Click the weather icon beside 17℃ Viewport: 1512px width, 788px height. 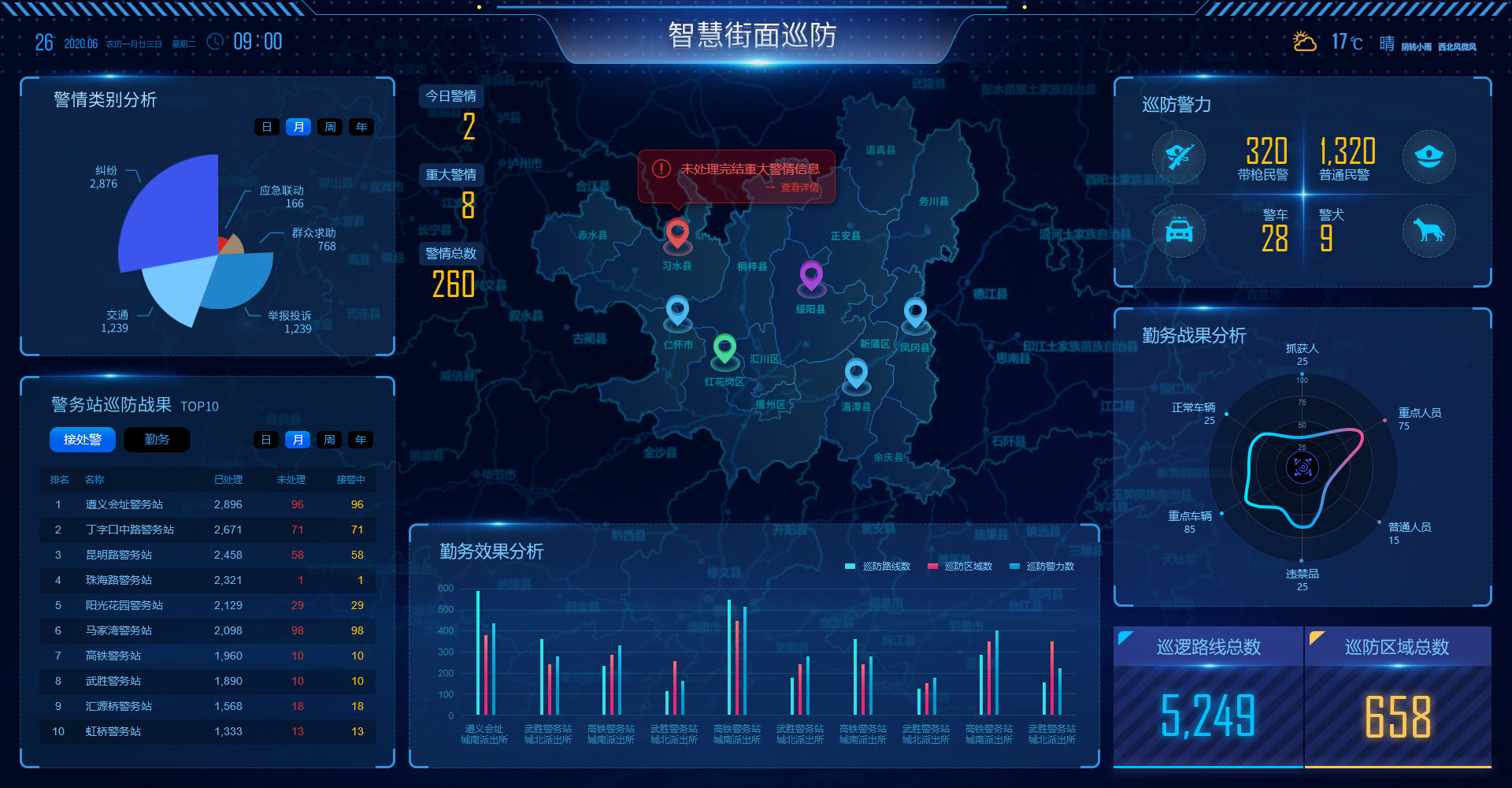[x=1304, y=42]
